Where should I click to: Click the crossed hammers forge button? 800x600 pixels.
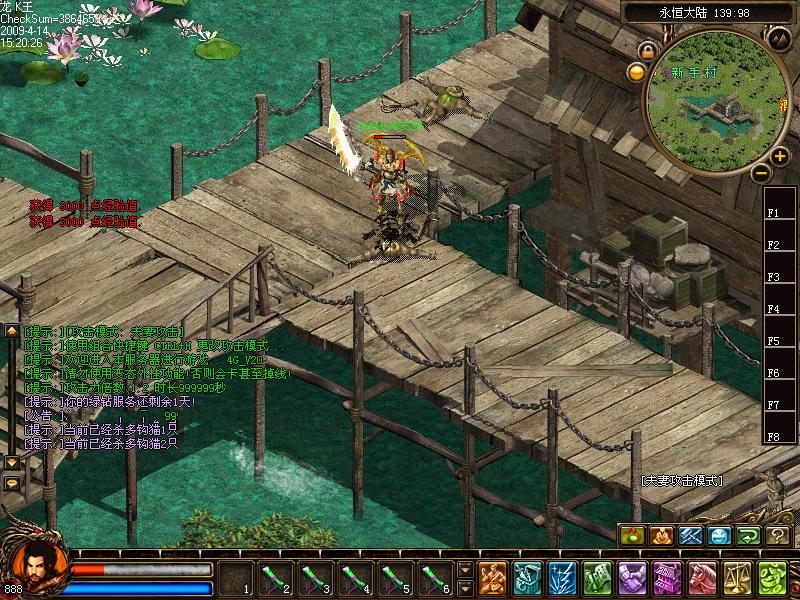[x=691, y=536]
